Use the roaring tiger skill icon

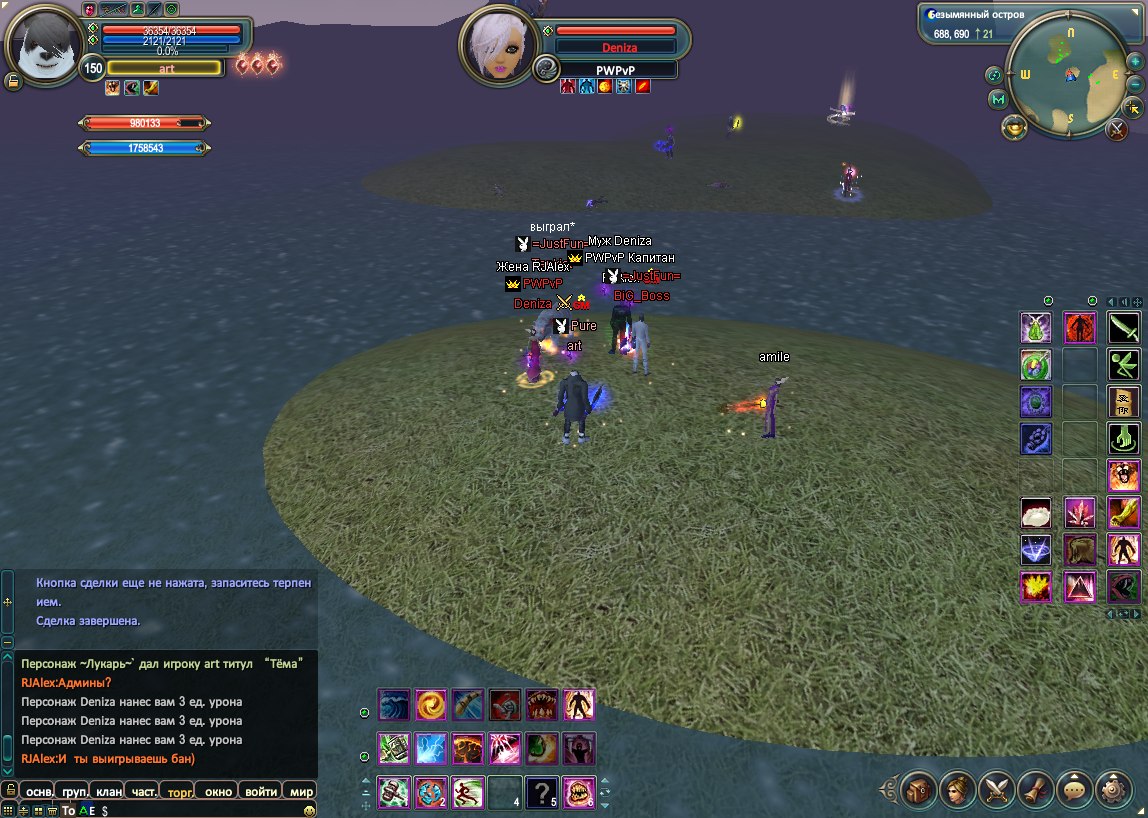pyautogui.click(x=1124, y=475)
